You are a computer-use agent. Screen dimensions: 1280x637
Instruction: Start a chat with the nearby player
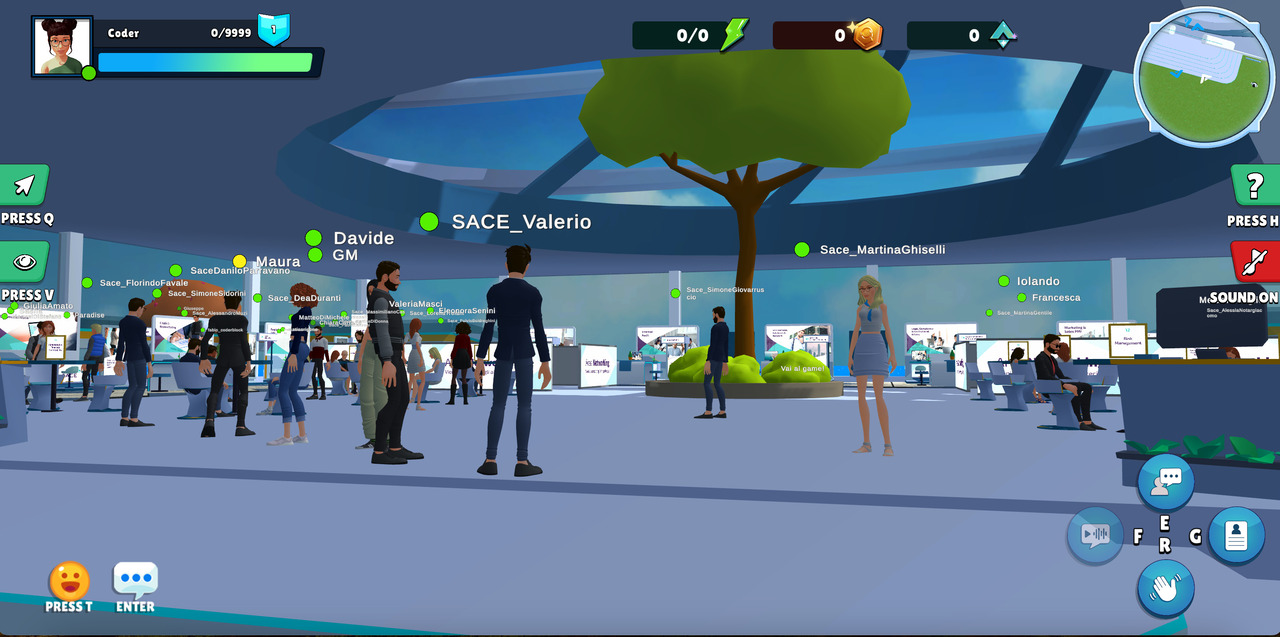1165,482
